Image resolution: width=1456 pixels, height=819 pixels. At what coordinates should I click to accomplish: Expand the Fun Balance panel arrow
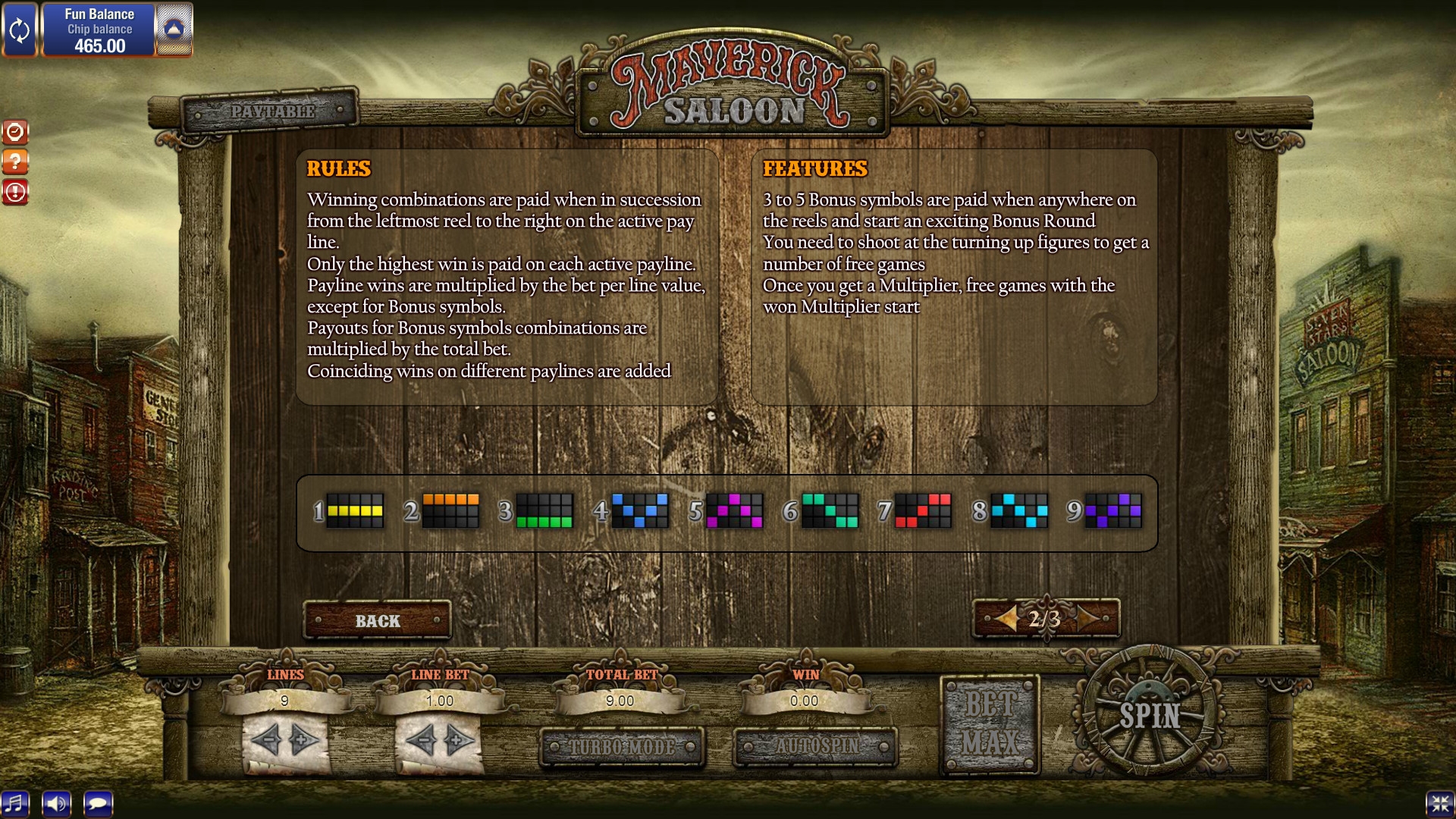point(174,30)
